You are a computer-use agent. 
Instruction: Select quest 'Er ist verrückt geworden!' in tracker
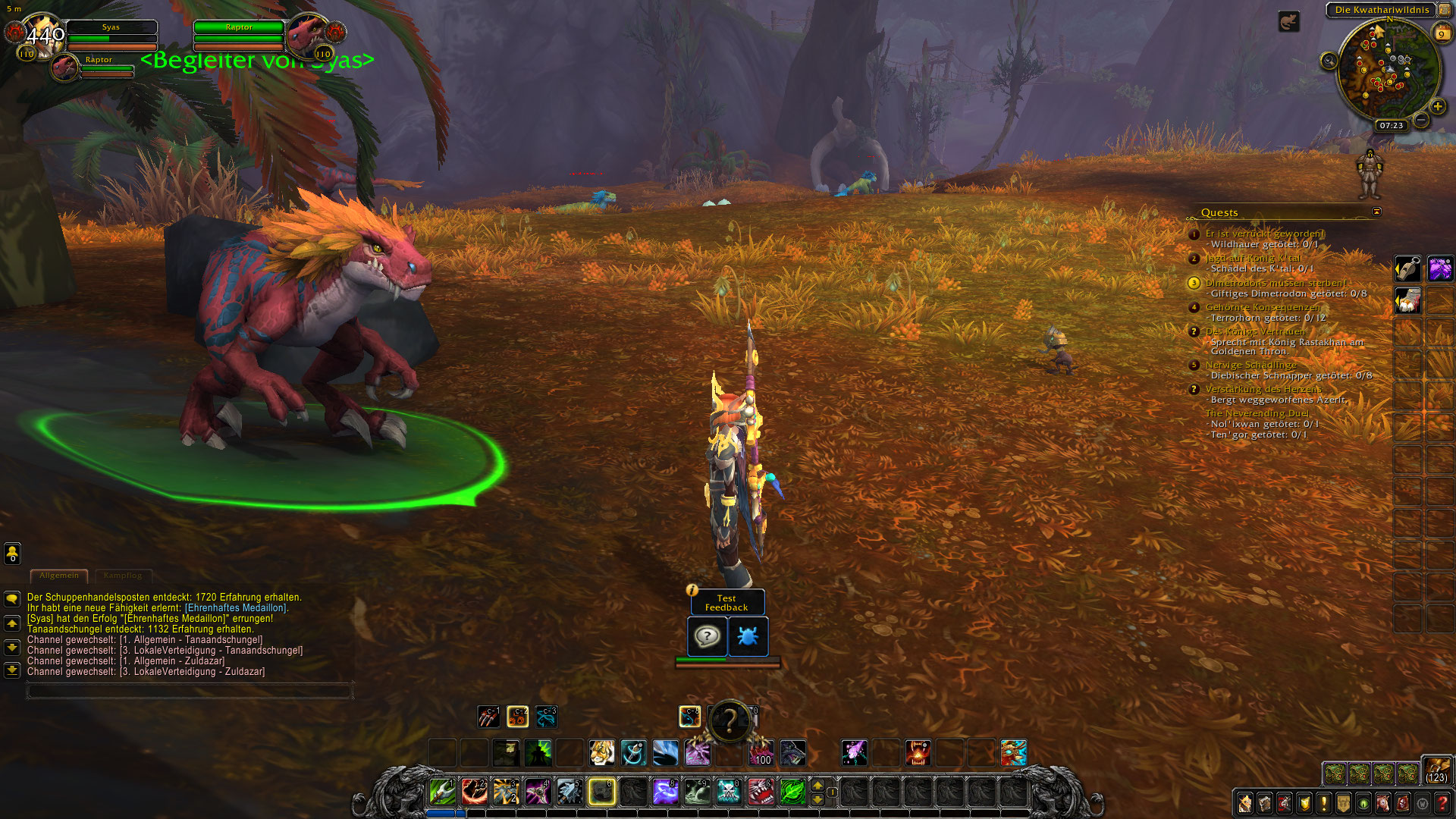point(1265,234)
